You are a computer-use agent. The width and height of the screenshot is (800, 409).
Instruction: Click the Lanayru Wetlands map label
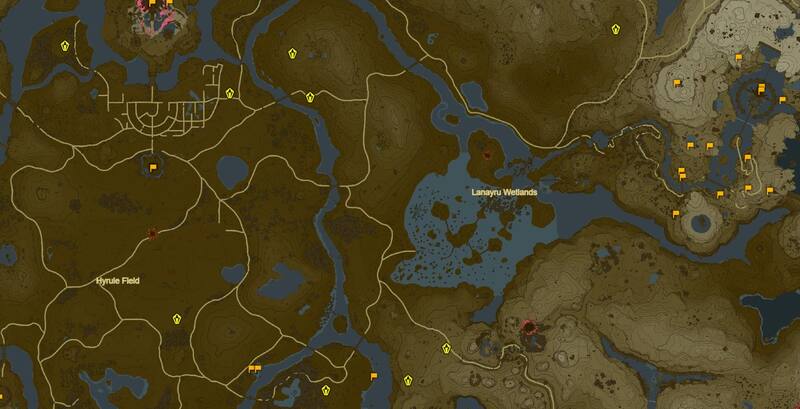point(505,191)
